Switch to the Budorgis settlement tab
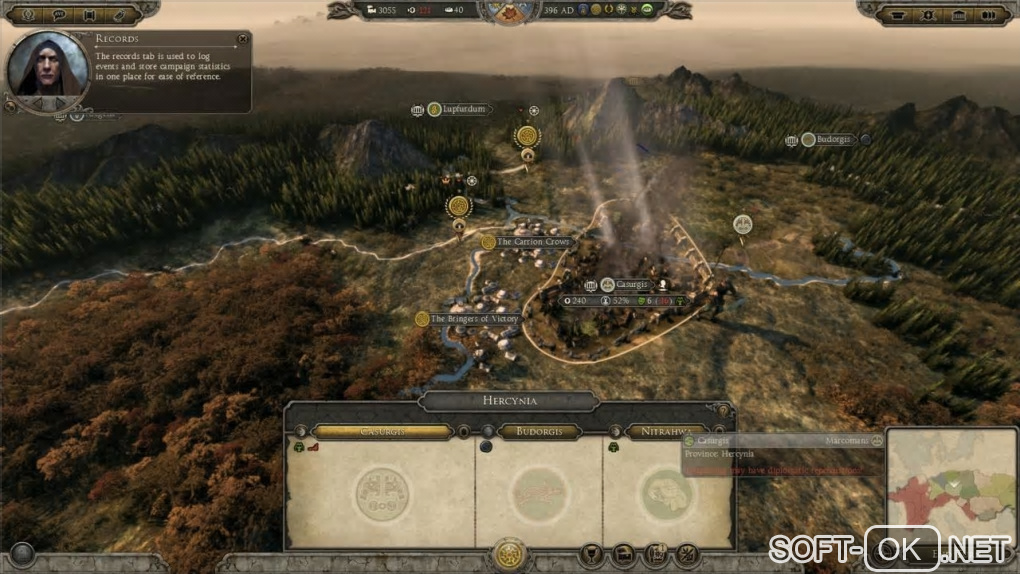1020x574 pixels. (540, 432)
